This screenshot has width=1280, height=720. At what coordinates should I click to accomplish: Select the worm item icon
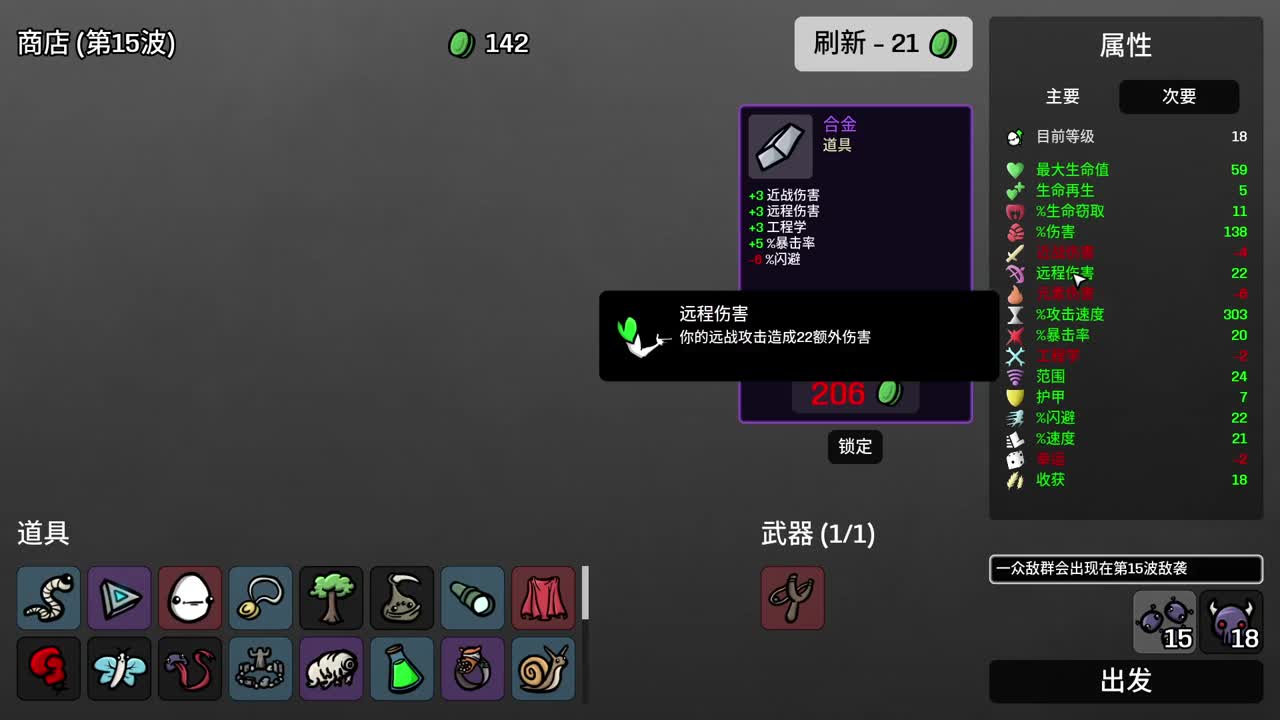tap(48, 598)
